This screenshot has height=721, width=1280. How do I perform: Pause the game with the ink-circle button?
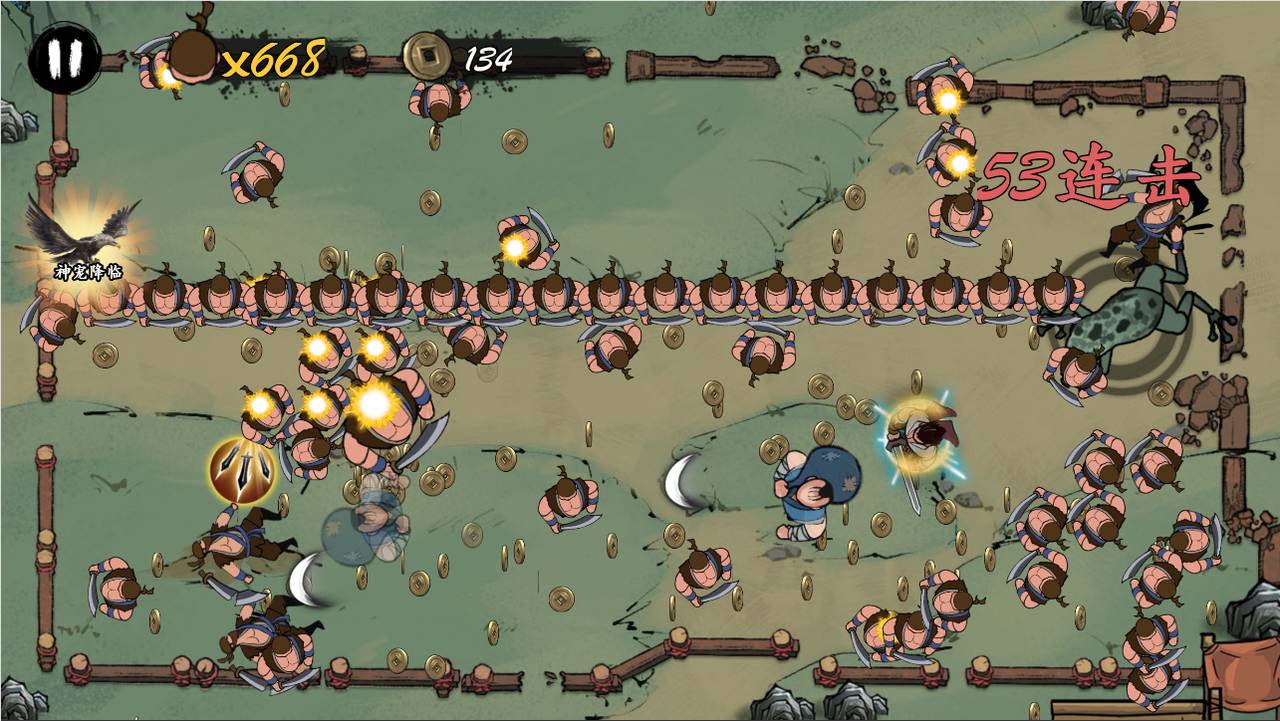(x=64, y=58)
